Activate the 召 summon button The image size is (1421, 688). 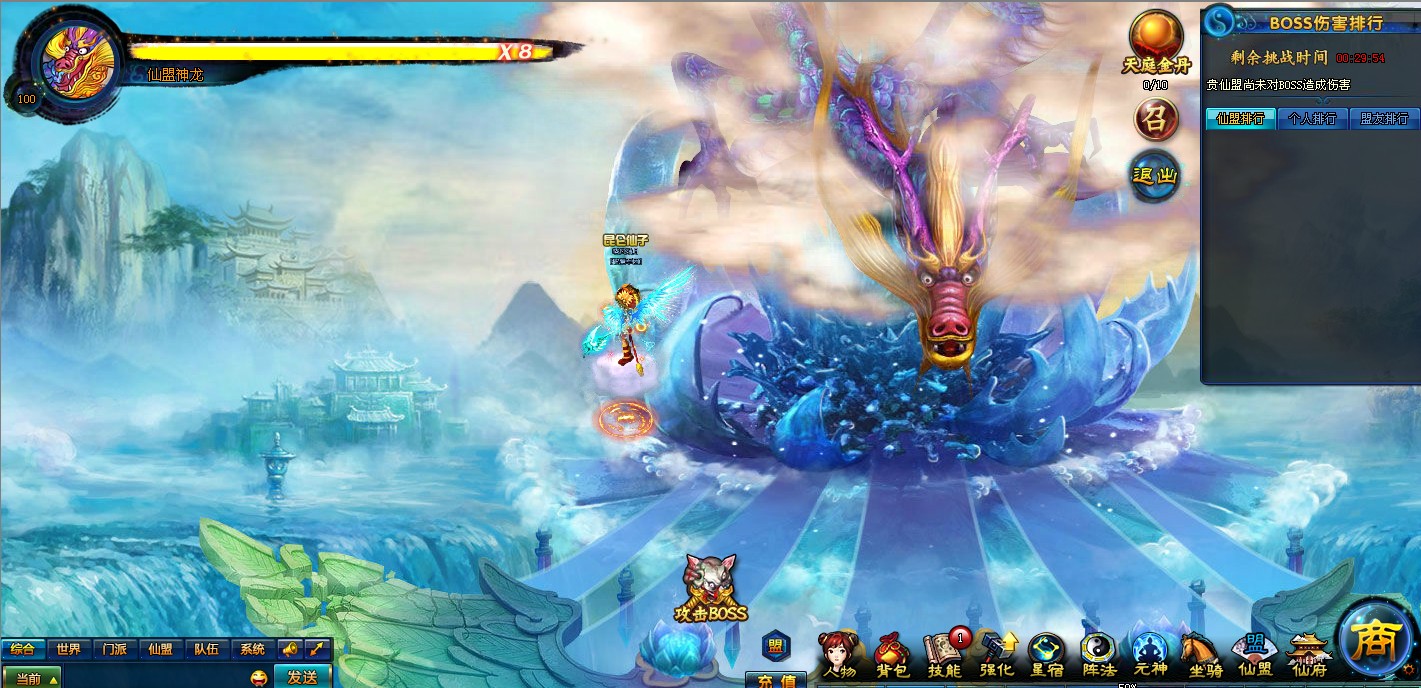coord(1155,121)
